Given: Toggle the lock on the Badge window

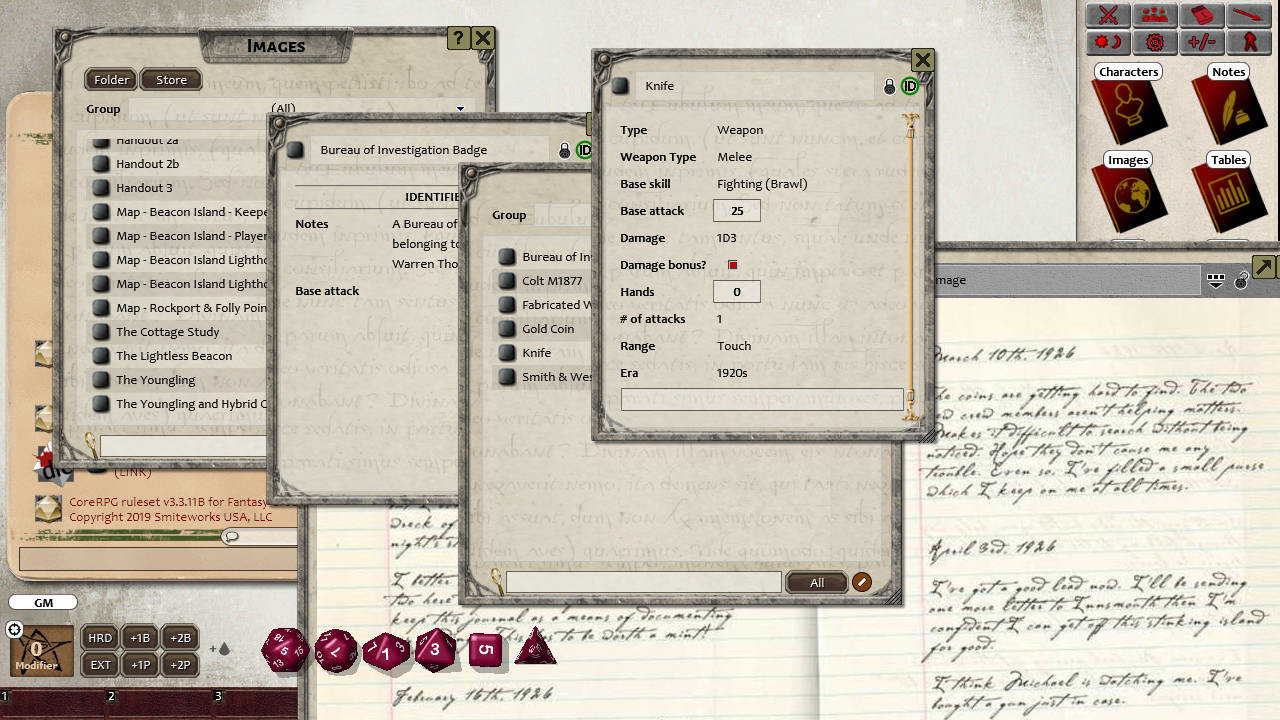Looking at the screenshot, I should click(x=564, y=150).
